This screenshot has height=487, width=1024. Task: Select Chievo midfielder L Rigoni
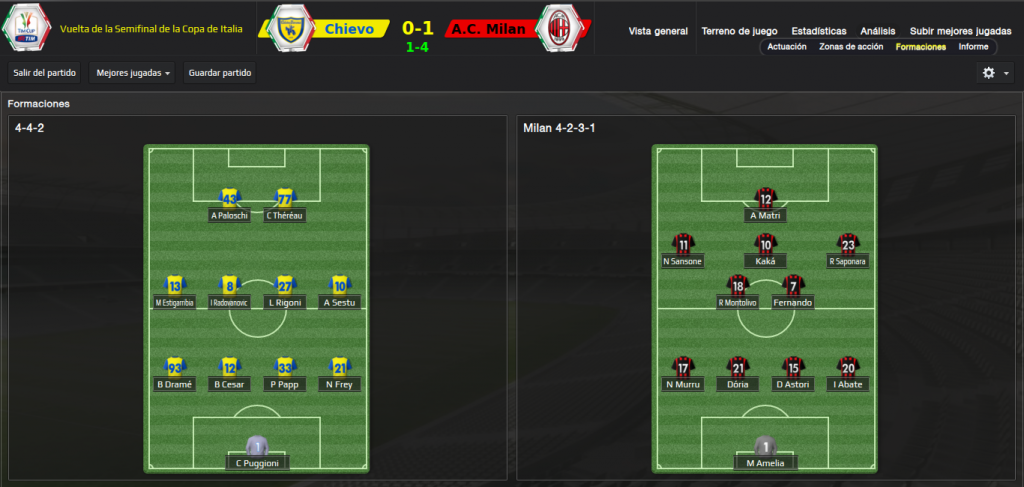pyautogui.click(x=285, y=293)
